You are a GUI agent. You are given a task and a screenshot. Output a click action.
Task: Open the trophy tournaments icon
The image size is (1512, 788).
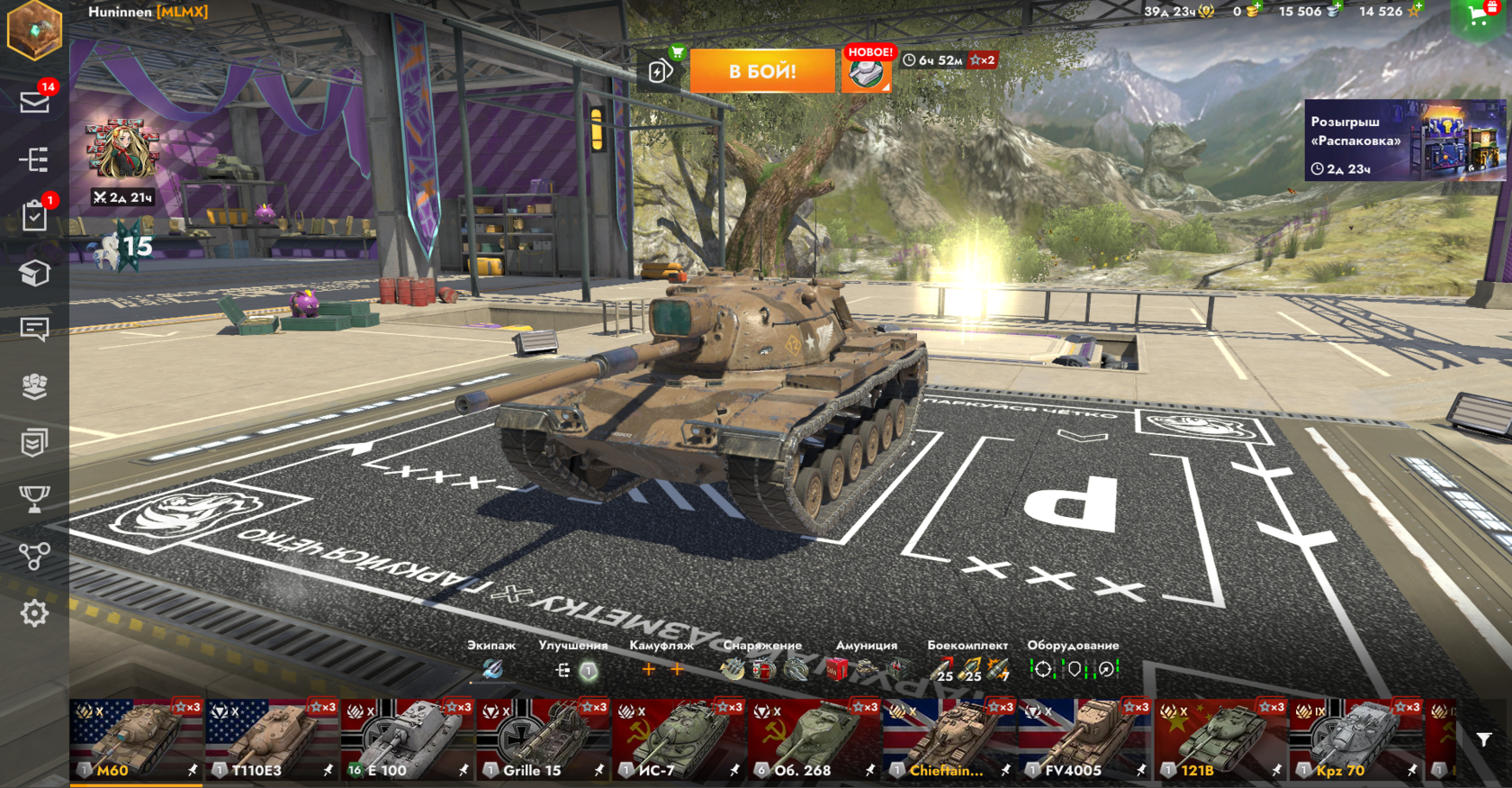[34, 499]
